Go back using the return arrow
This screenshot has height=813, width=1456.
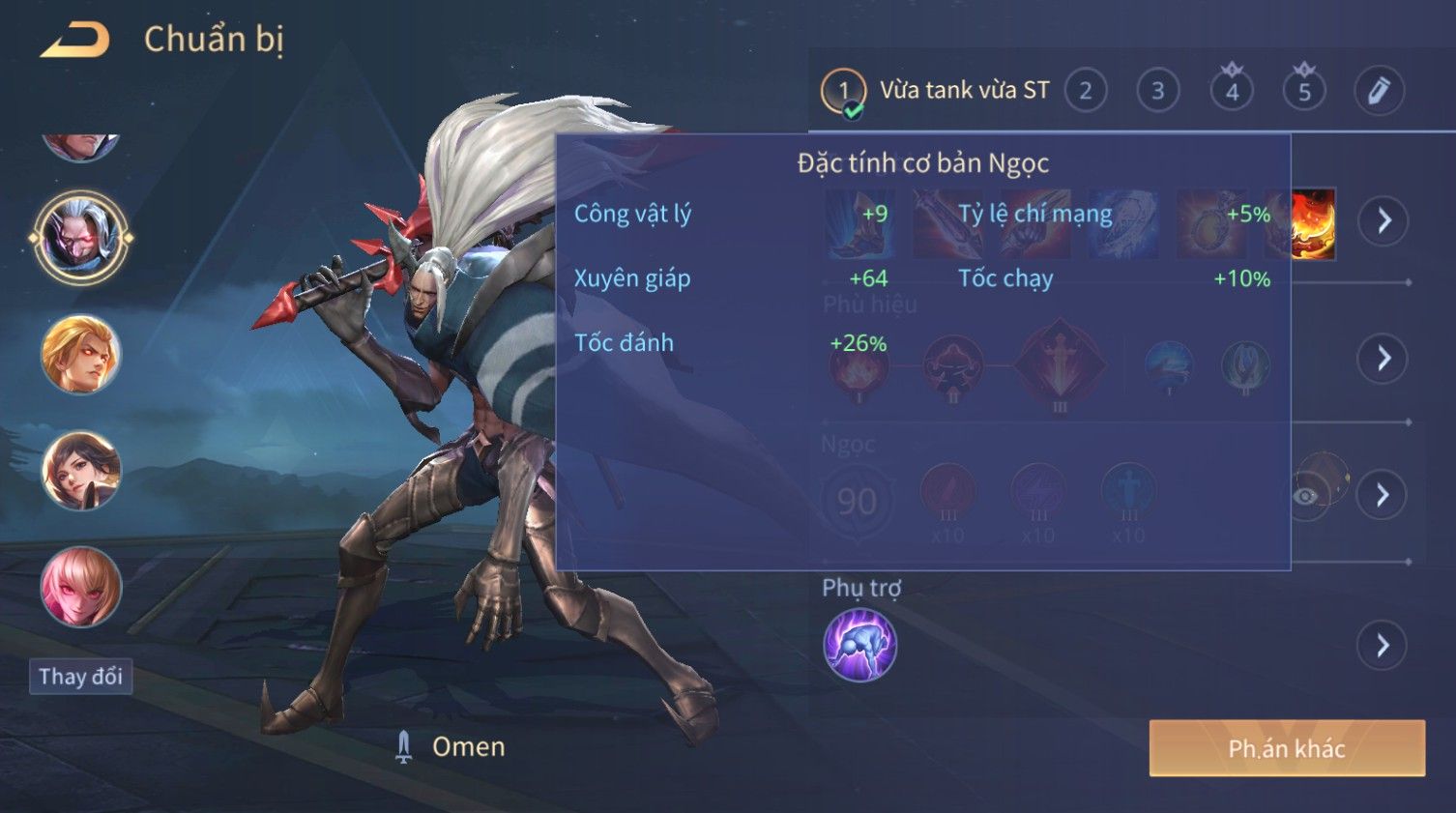coord(75,41)
